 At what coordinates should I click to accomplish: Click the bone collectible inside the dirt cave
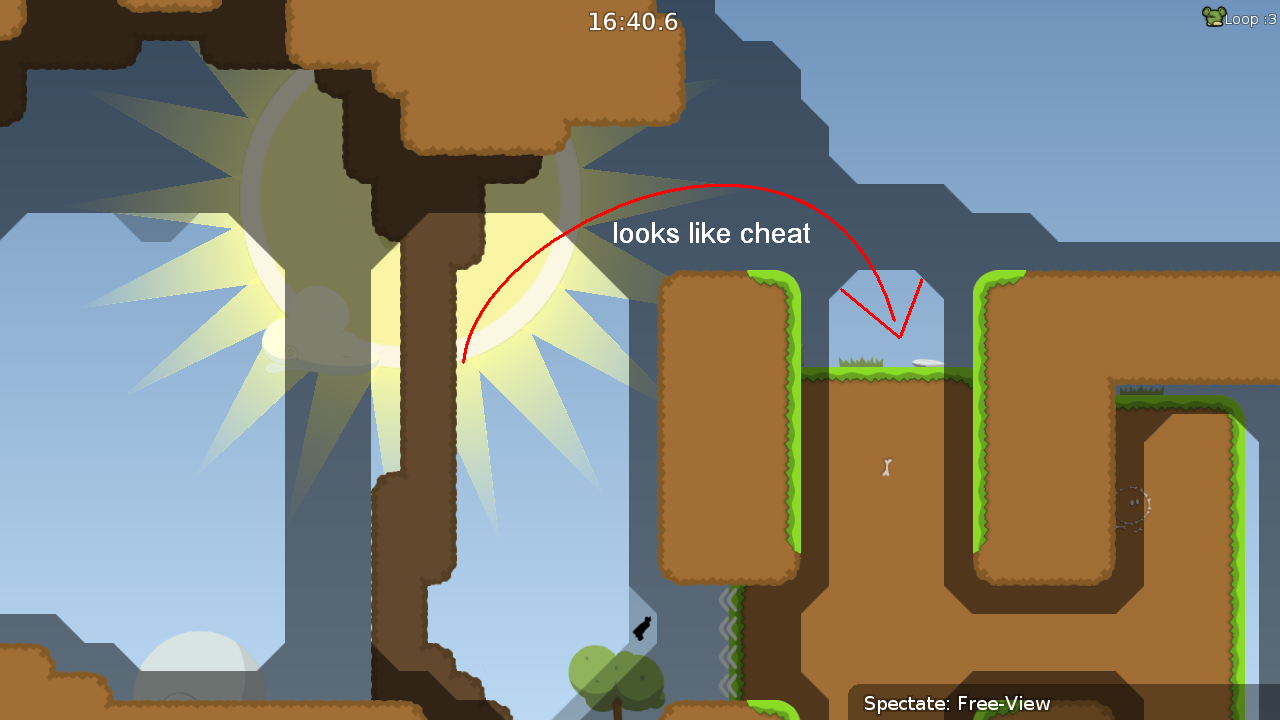tap(888, 468)
